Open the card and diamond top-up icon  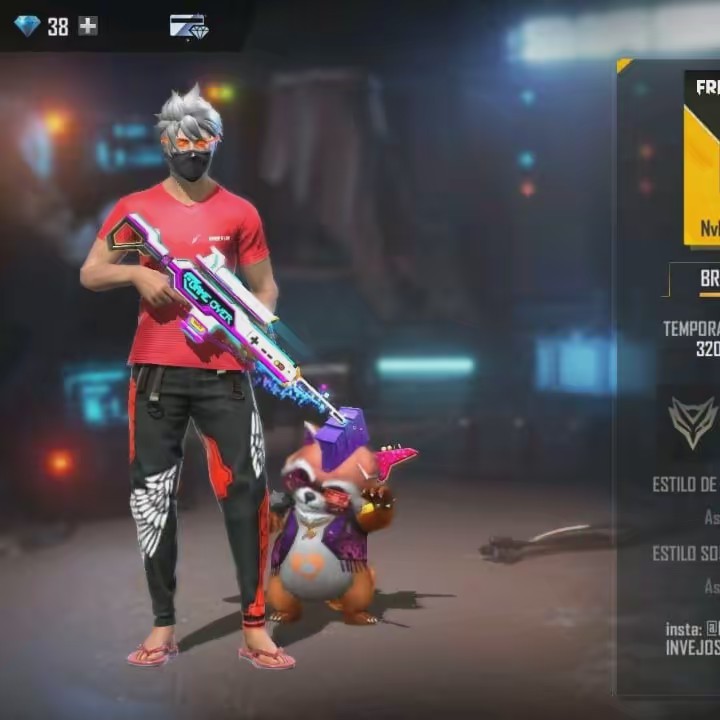pyautogui.click(x=188, y=26)
